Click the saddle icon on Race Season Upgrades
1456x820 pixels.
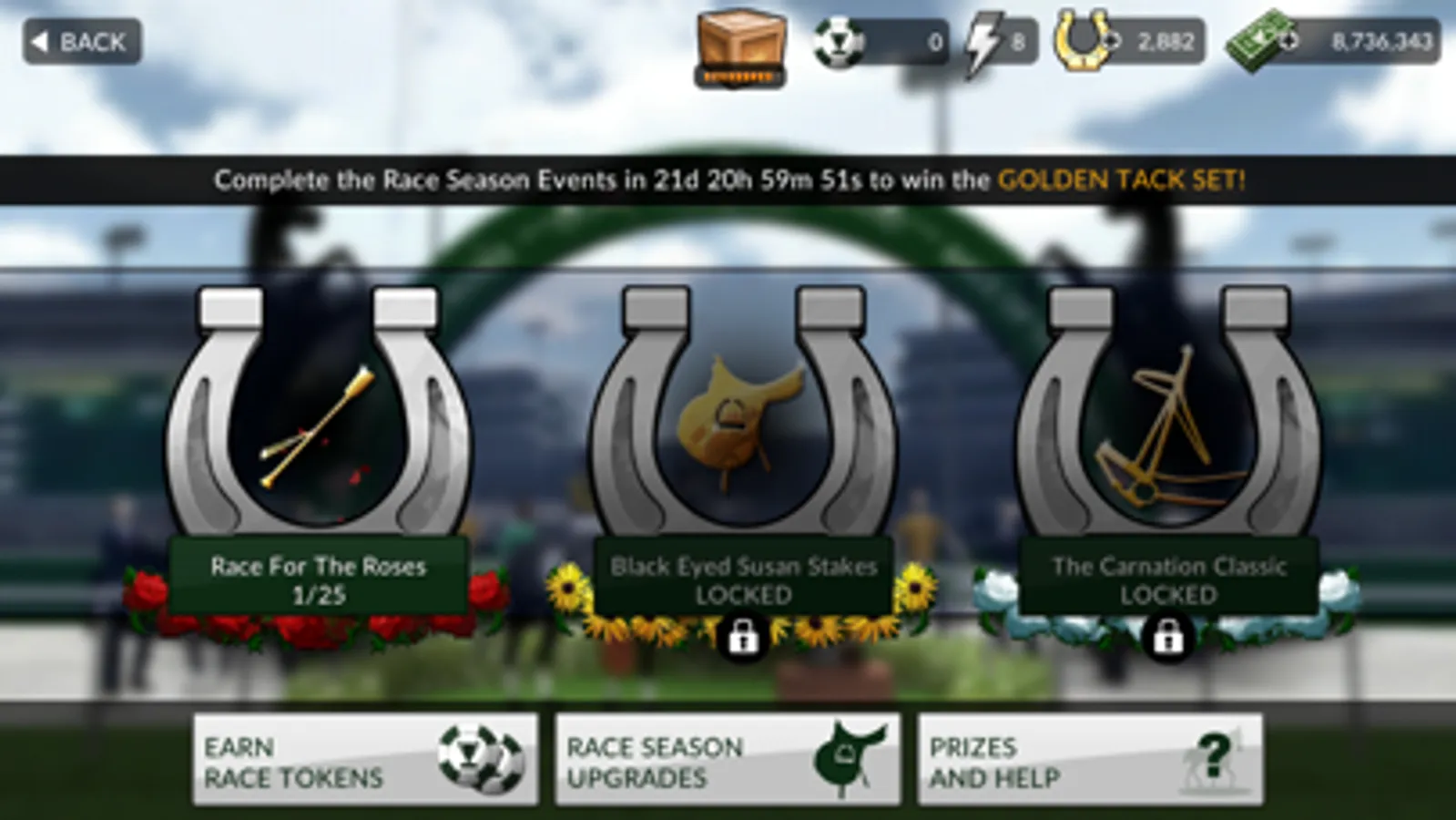849,758
